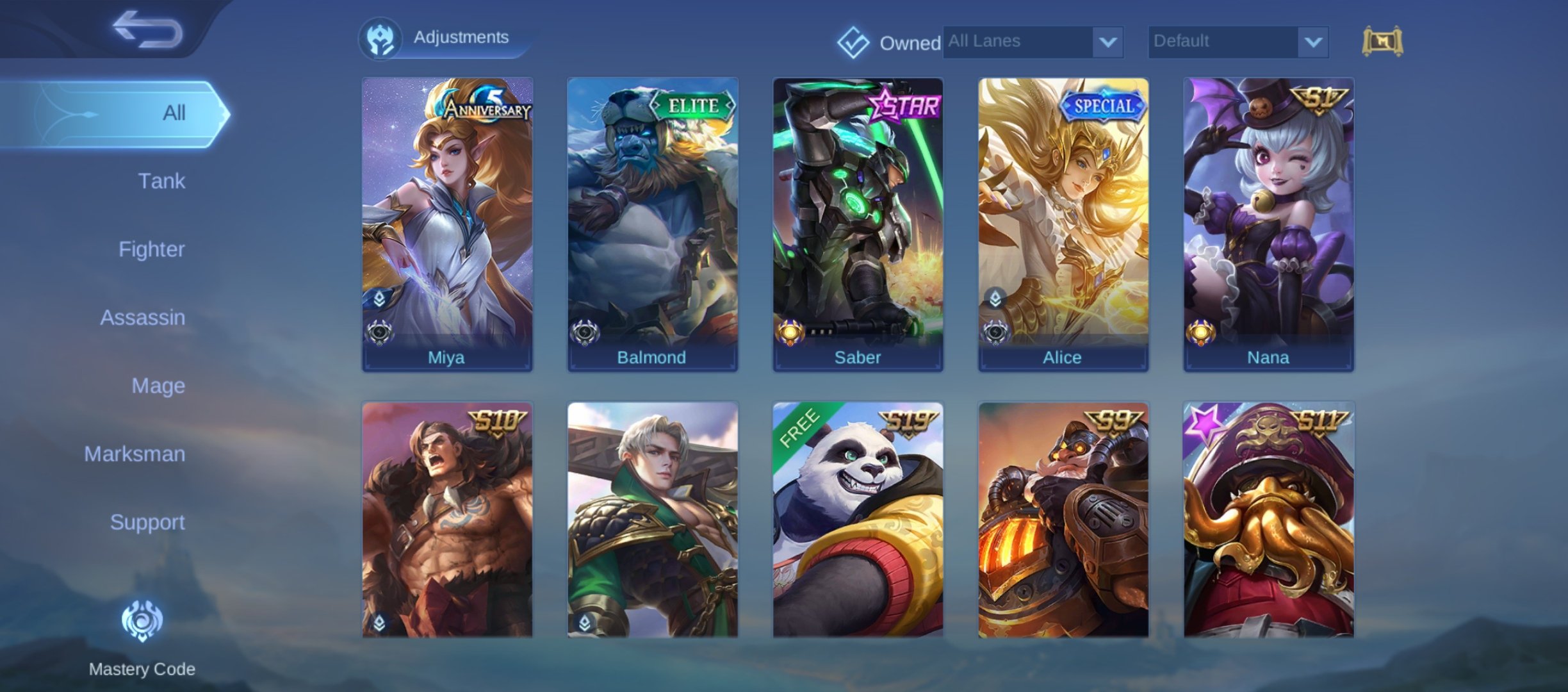Switch to the Fighter tab
Screen dimensions: 1568x692
point(151,249)
